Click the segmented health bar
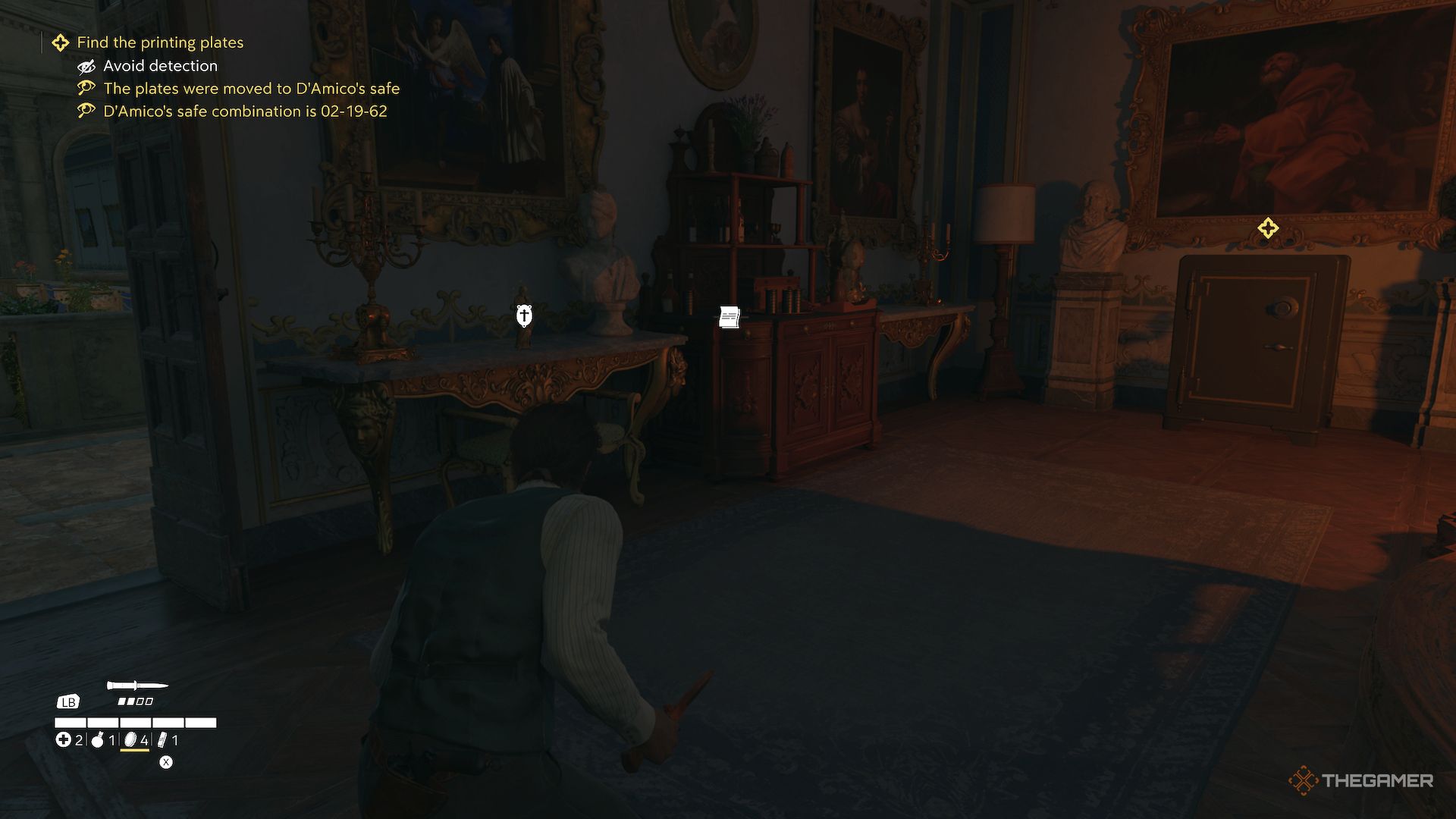This screenshot has width=1456, height=819. (x=135, y=722)
